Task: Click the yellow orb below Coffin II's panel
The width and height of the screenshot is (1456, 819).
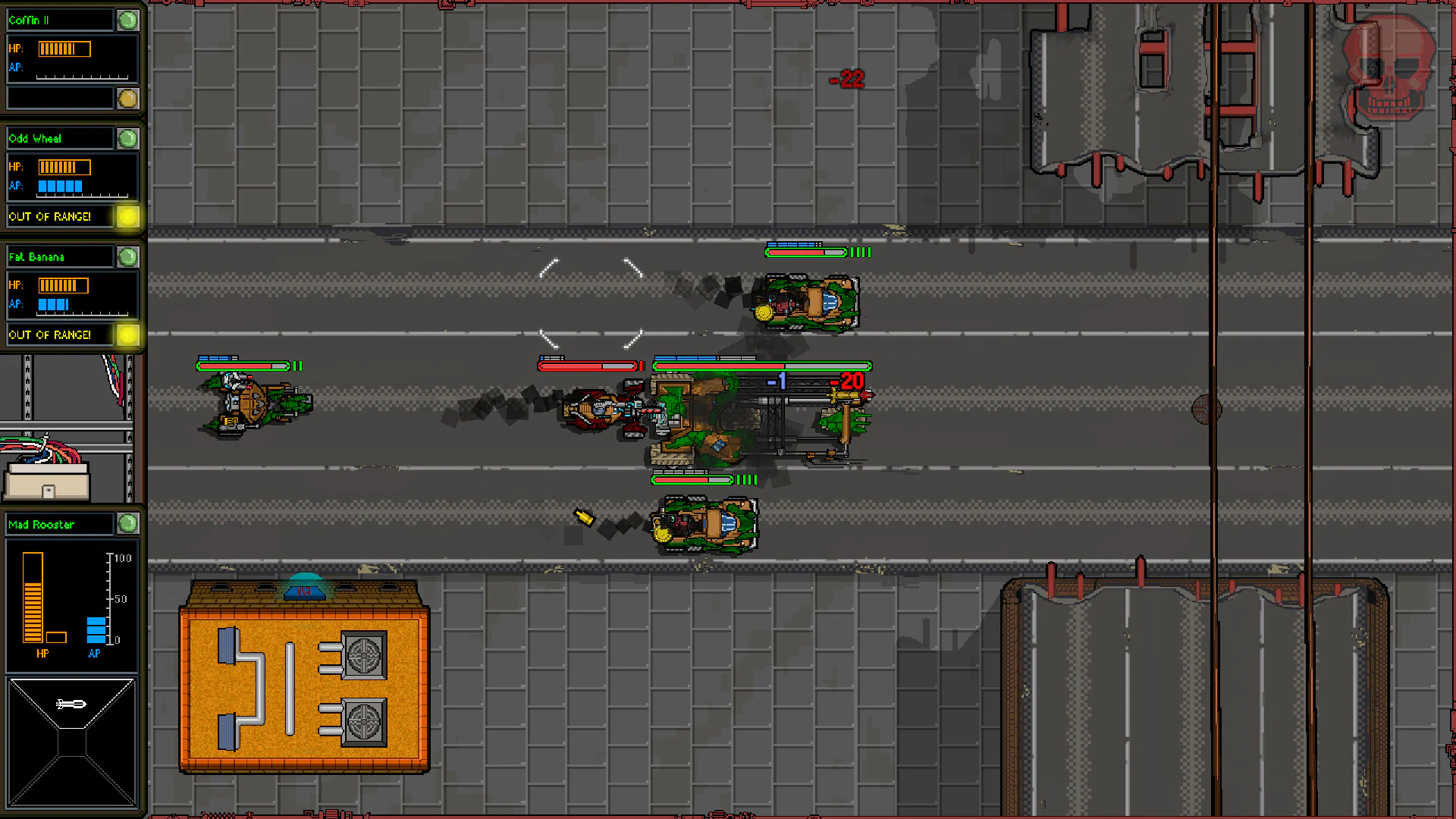Action: point(126,97)
